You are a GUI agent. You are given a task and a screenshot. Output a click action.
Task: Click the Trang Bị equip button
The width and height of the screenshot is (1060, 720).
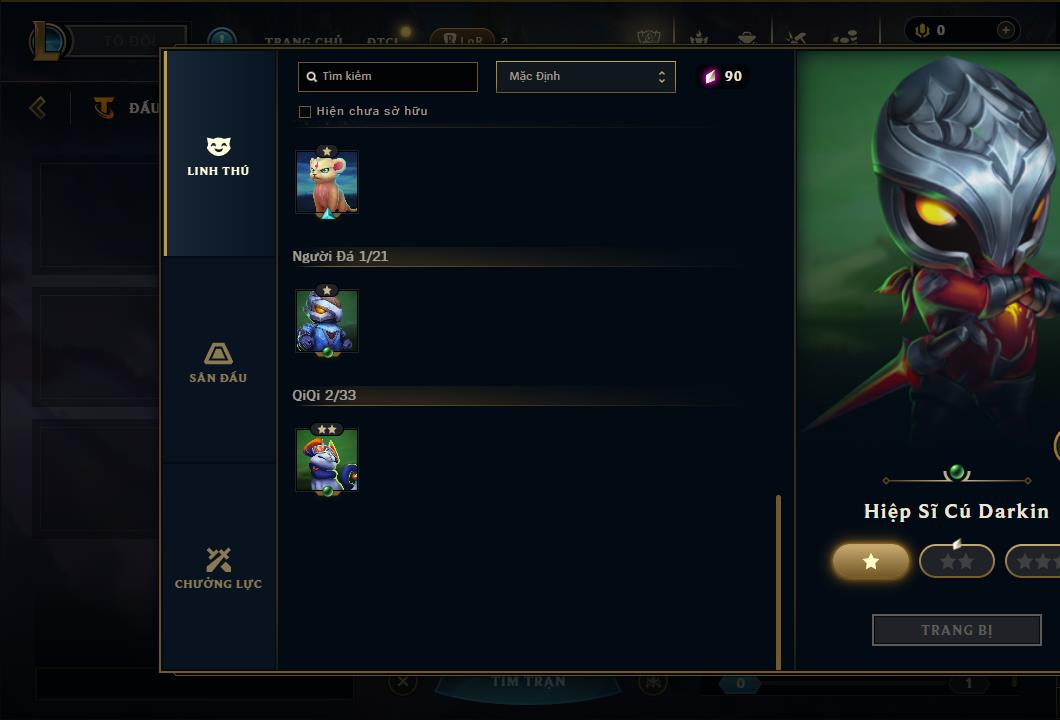point(956,630)
